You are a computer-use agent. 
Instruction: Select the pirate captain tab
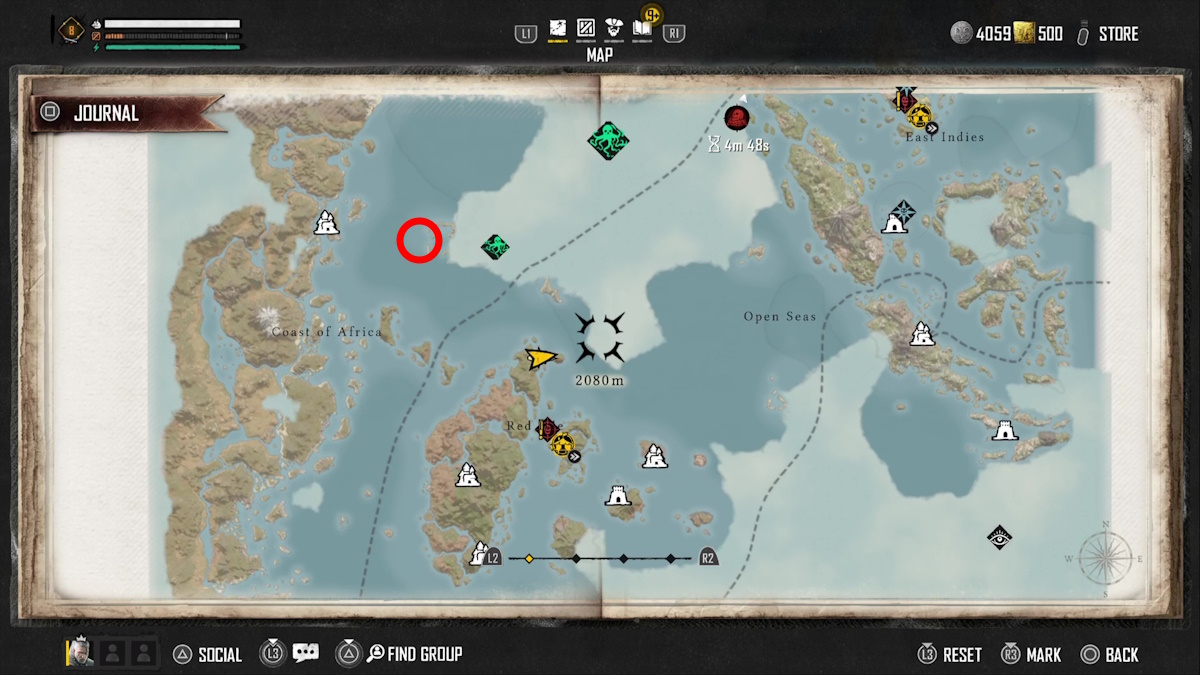click(614, 30)
